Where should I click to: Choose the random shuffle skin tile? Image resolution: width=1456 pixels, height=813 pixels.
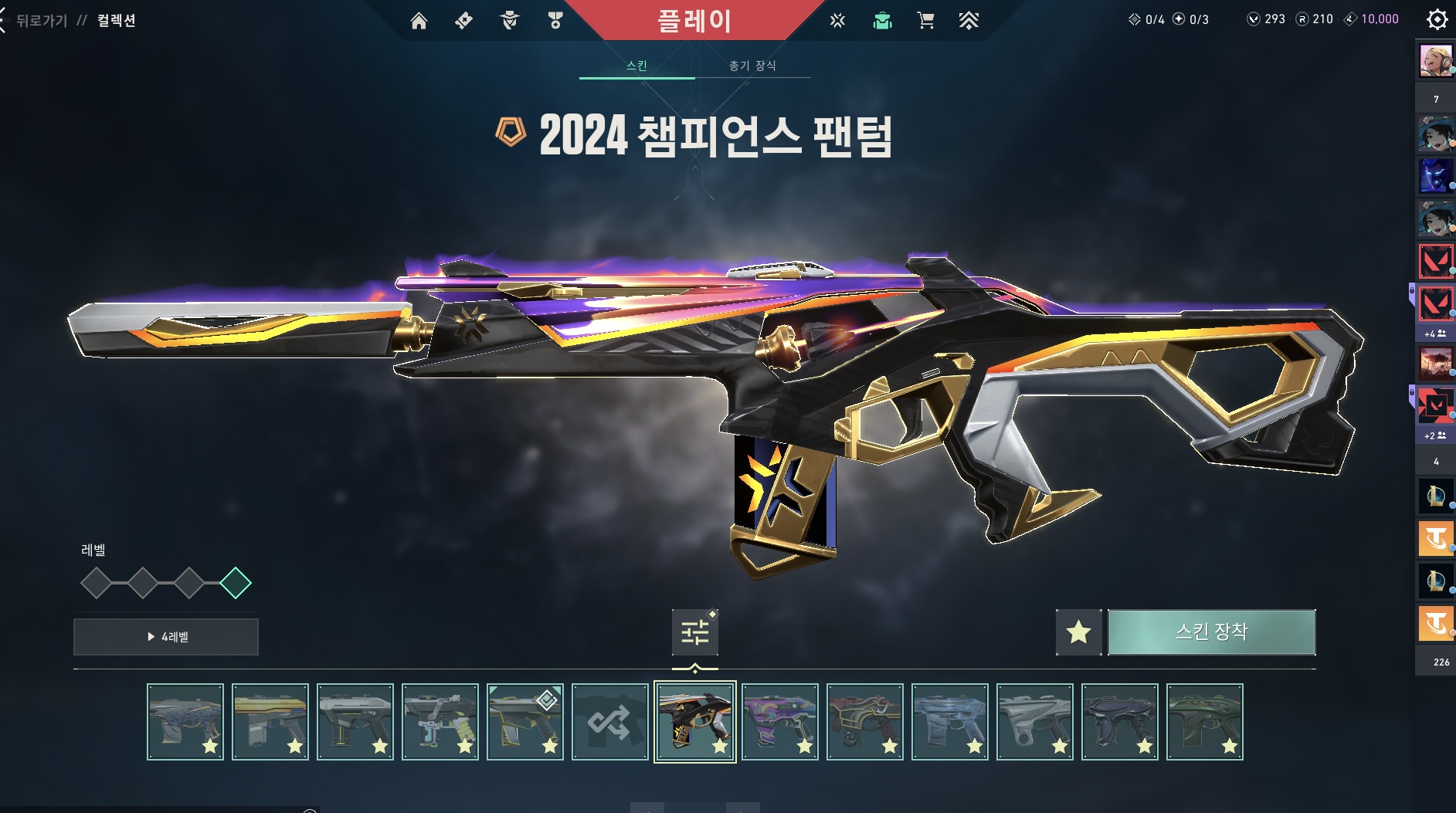[x=609, y=722]
